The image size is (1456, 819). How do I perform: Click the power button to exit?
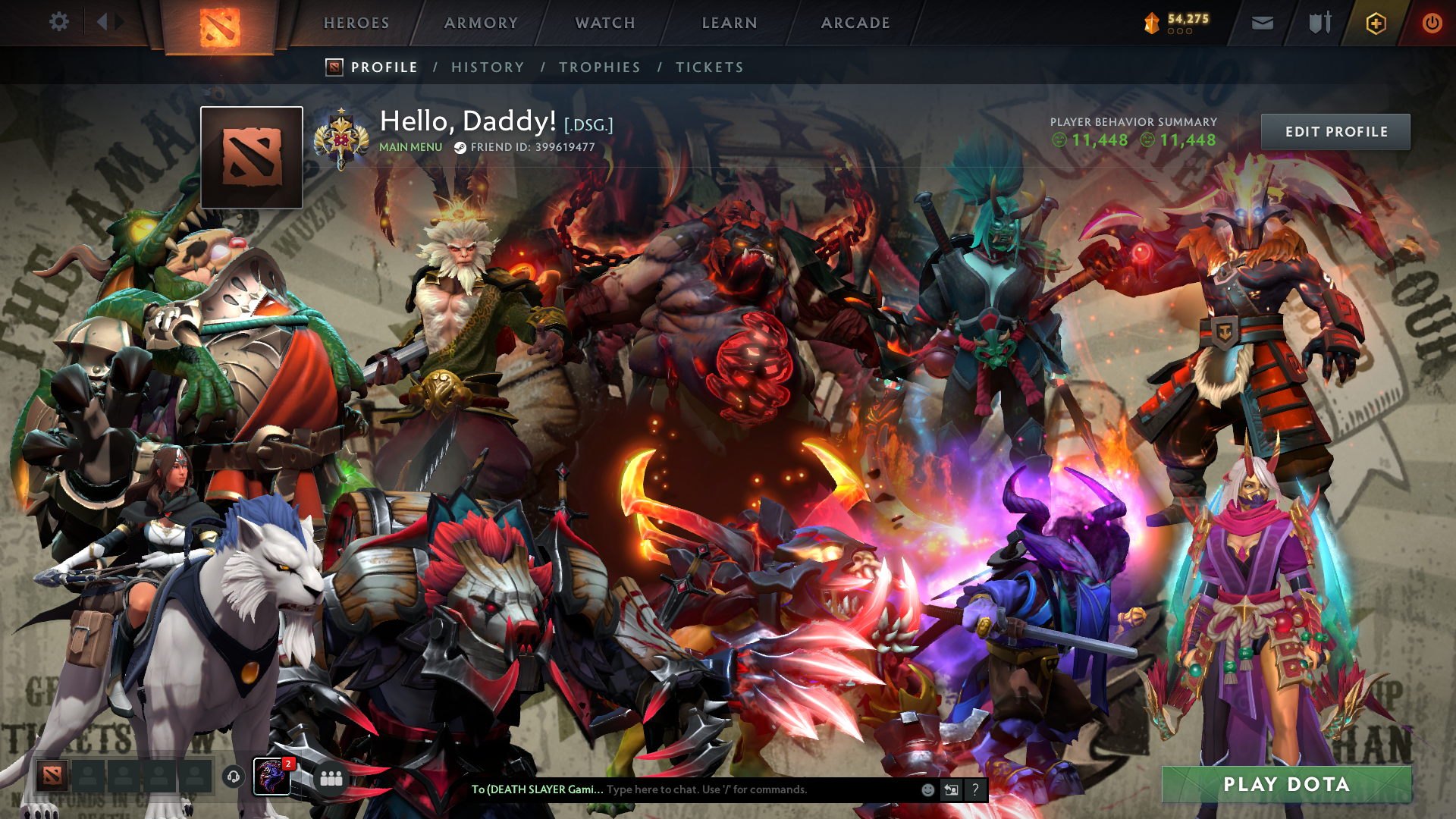[1432, 23]
